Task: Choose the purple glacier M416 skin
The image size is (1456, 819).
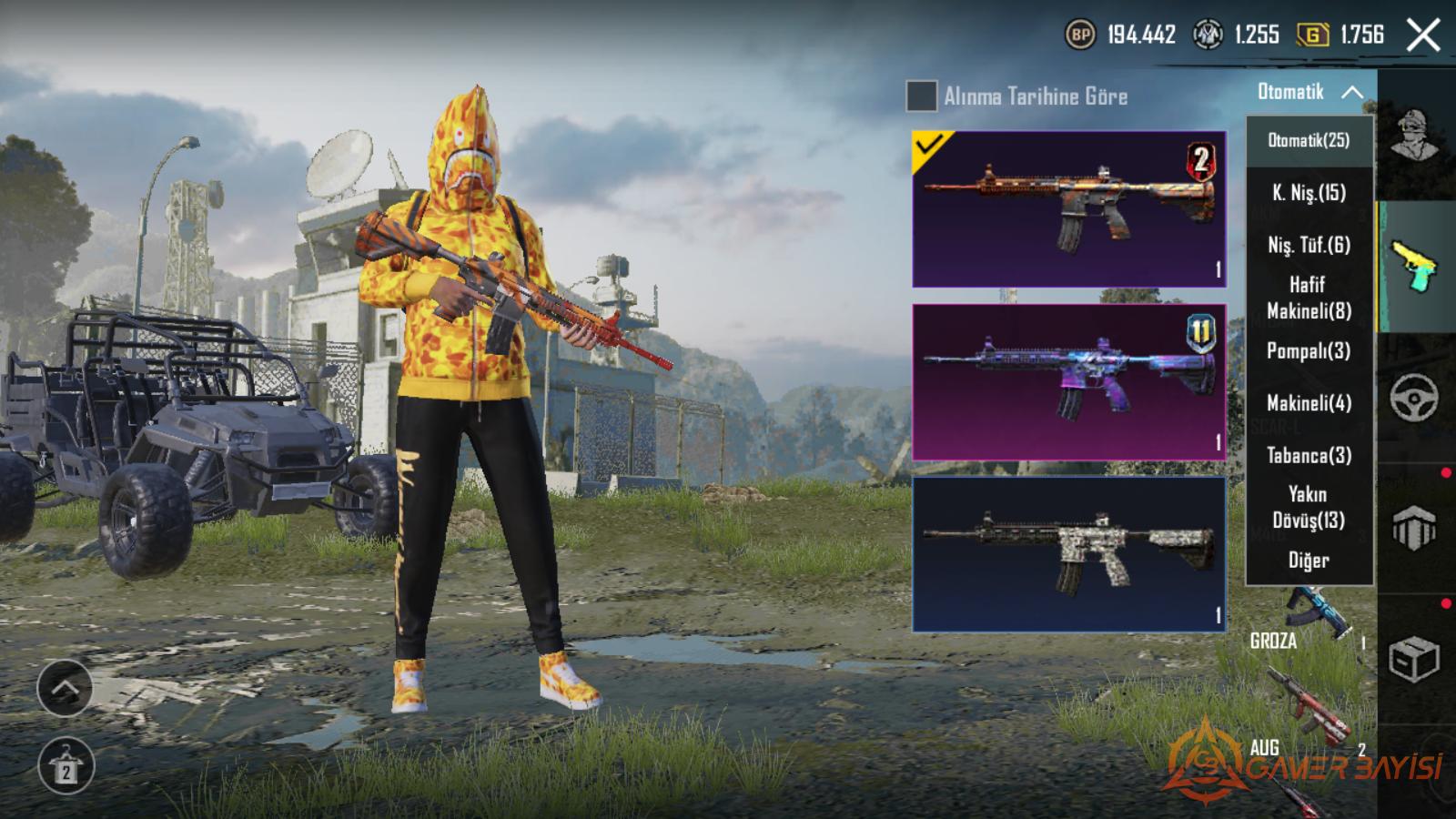Action: coord(1069,382)
